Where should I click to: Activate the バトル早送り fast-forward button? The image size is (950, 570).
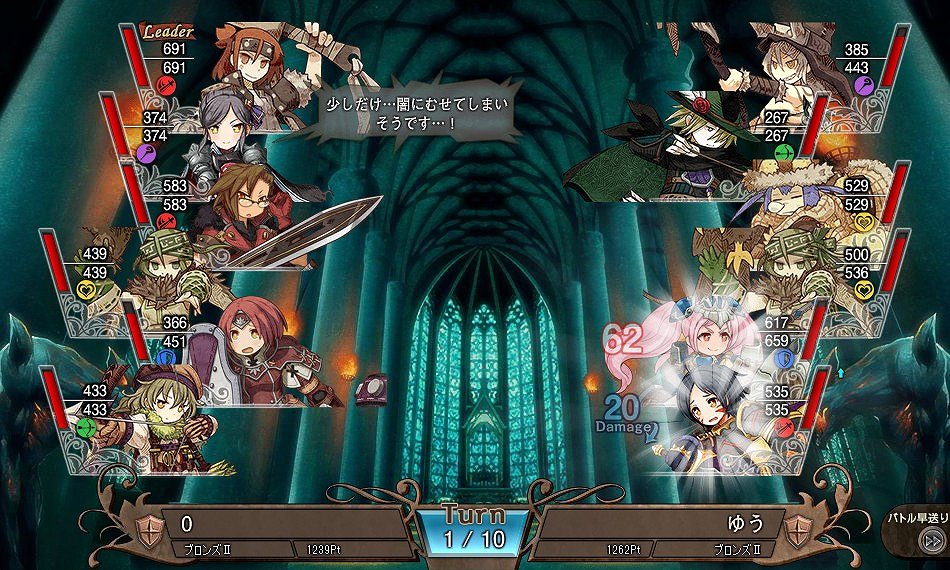point(930,541)
